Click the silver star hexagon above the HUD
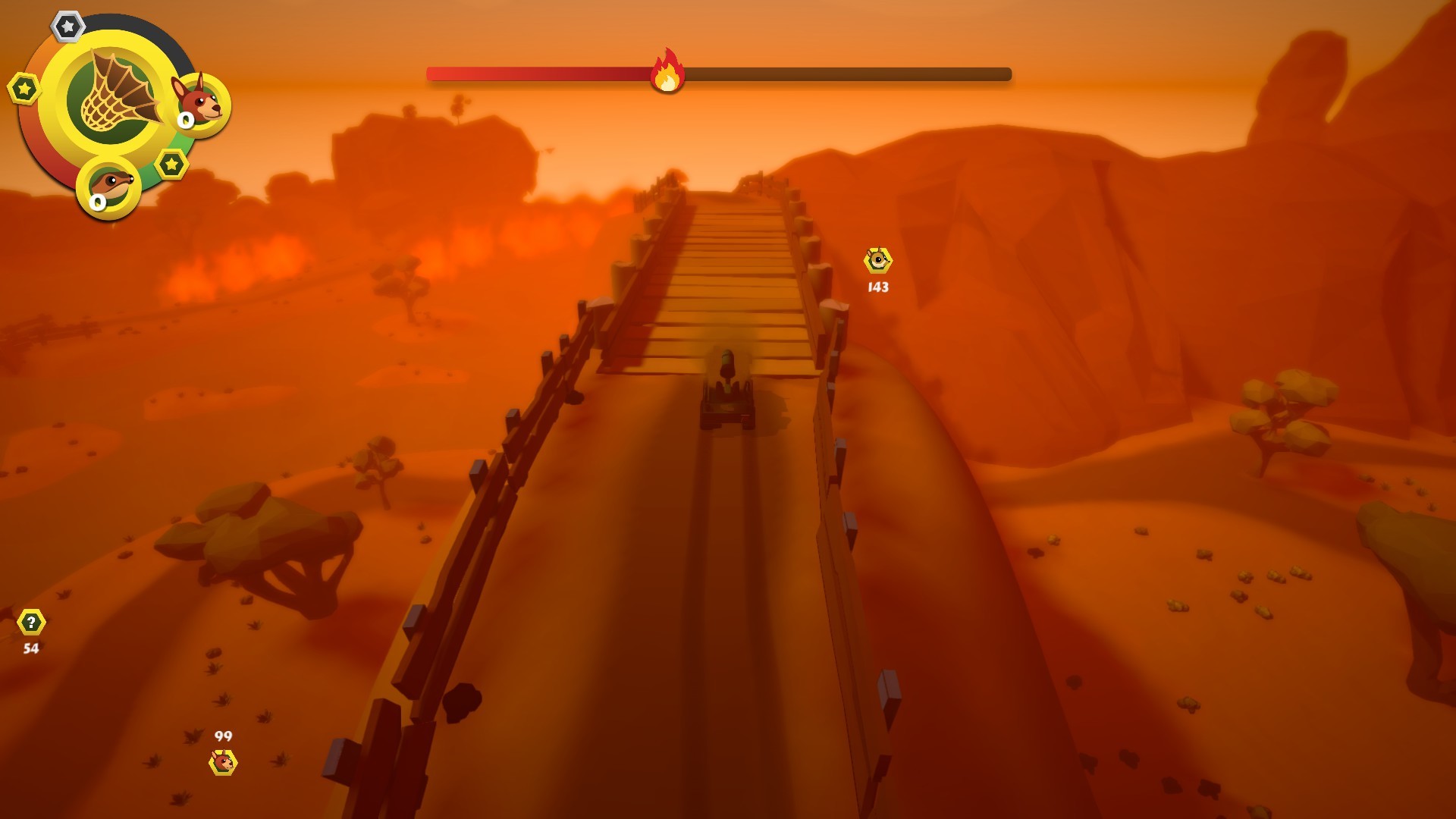1456x819 pixels. coord(68,27)
